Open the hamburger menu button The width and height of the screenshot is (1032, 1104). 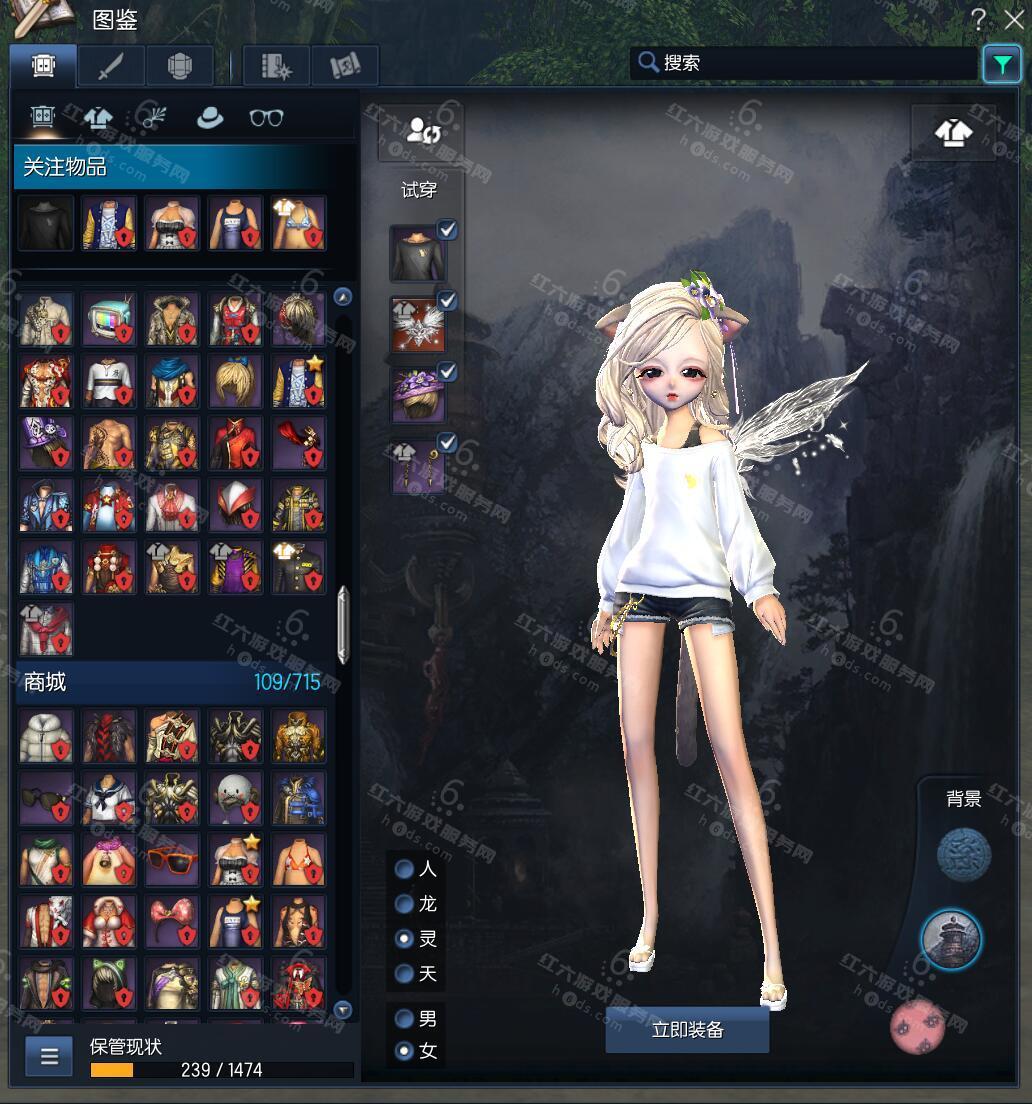(x=49, y=1056)
